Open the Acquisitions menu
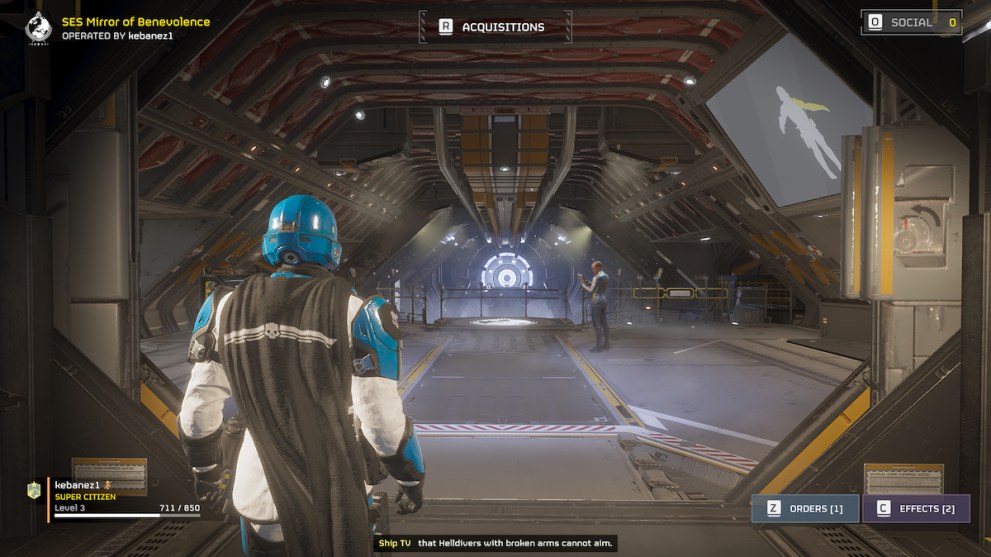Screen dimensions: 991x557 pyautogui.click(x=494, y=27)
